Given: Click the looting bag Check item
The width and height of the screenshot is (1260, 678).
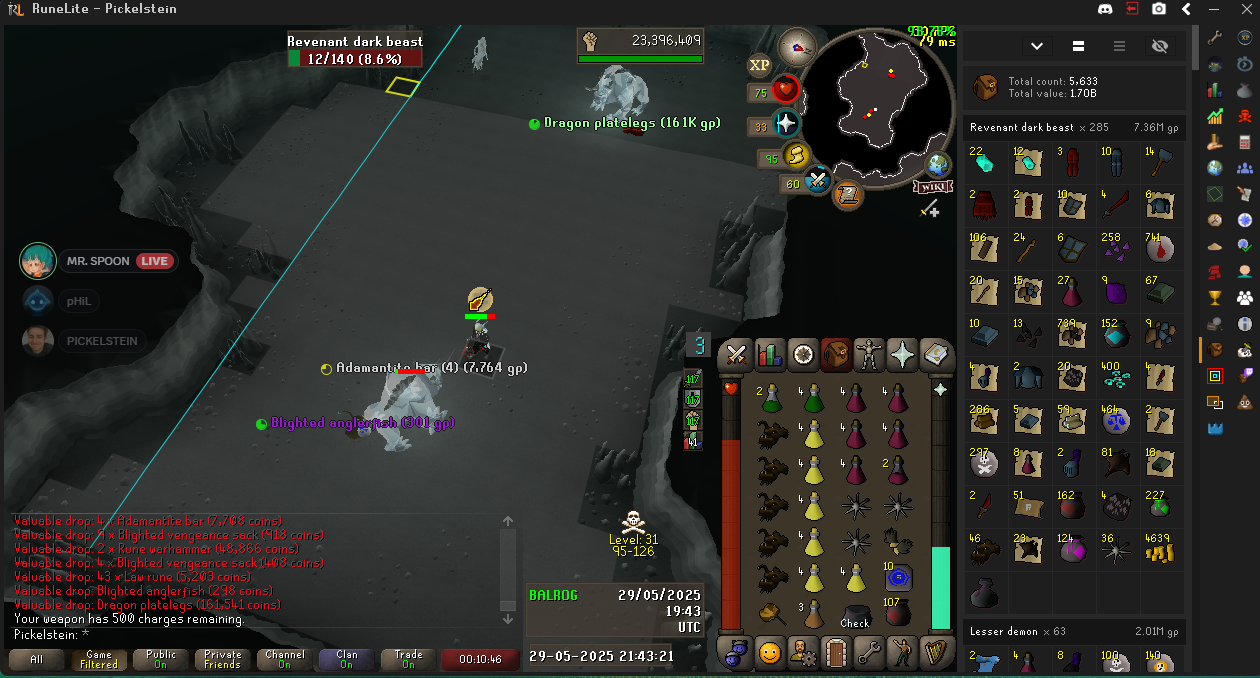Looking at the screenshot, I should tap(855, 613).
